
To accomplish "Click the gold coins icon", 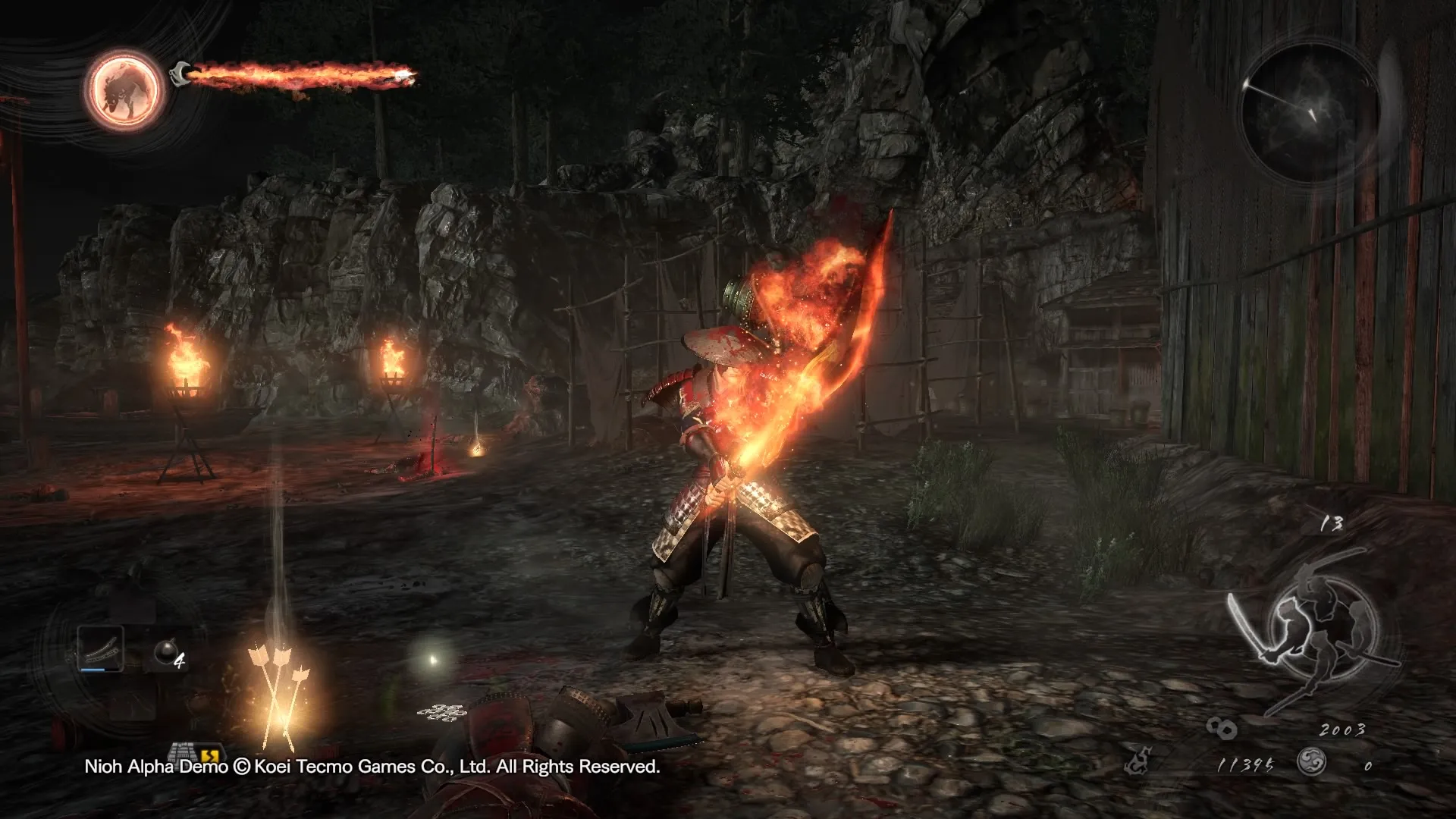I will coord(1222,730).
